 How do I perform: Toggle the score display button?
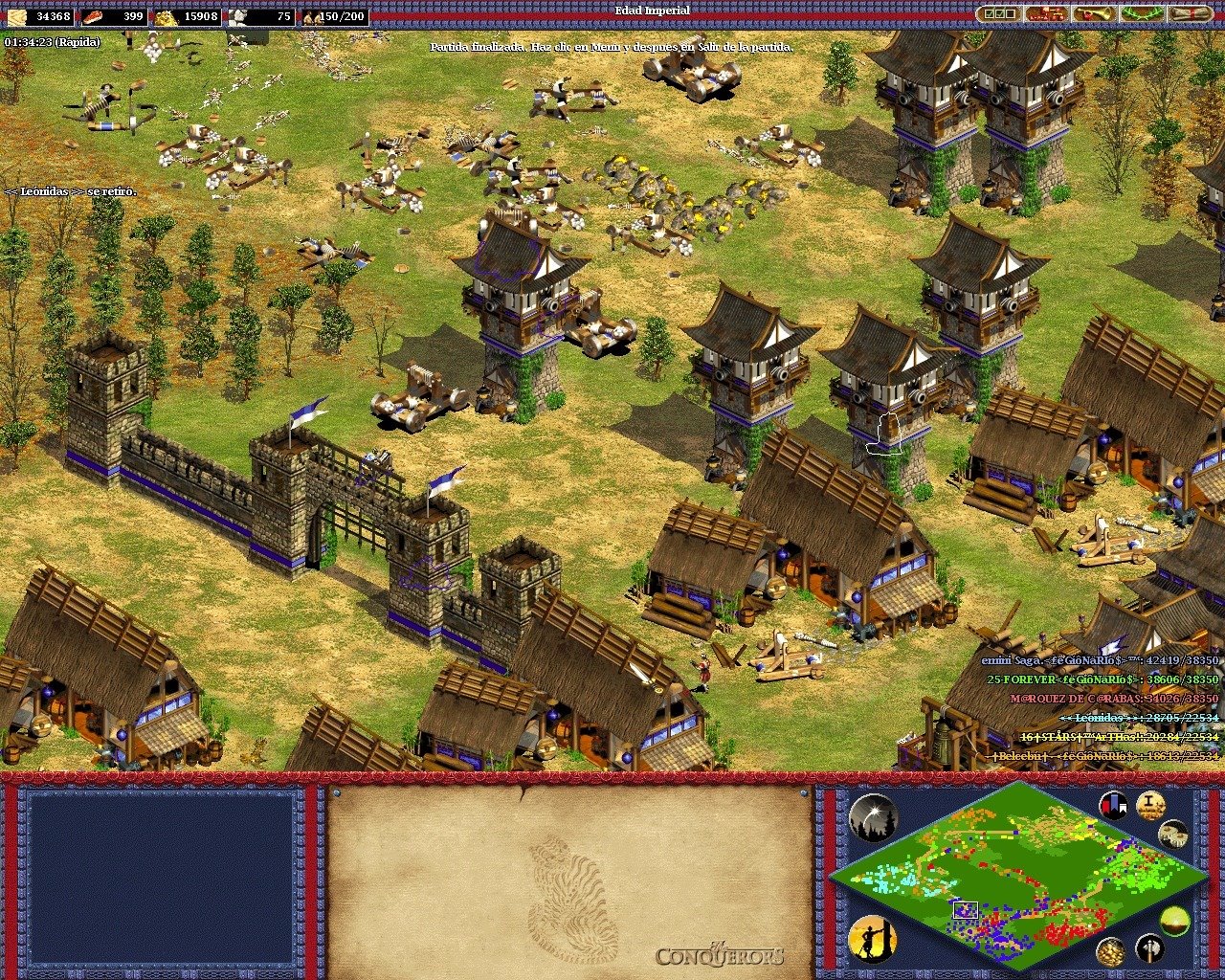1173,835
